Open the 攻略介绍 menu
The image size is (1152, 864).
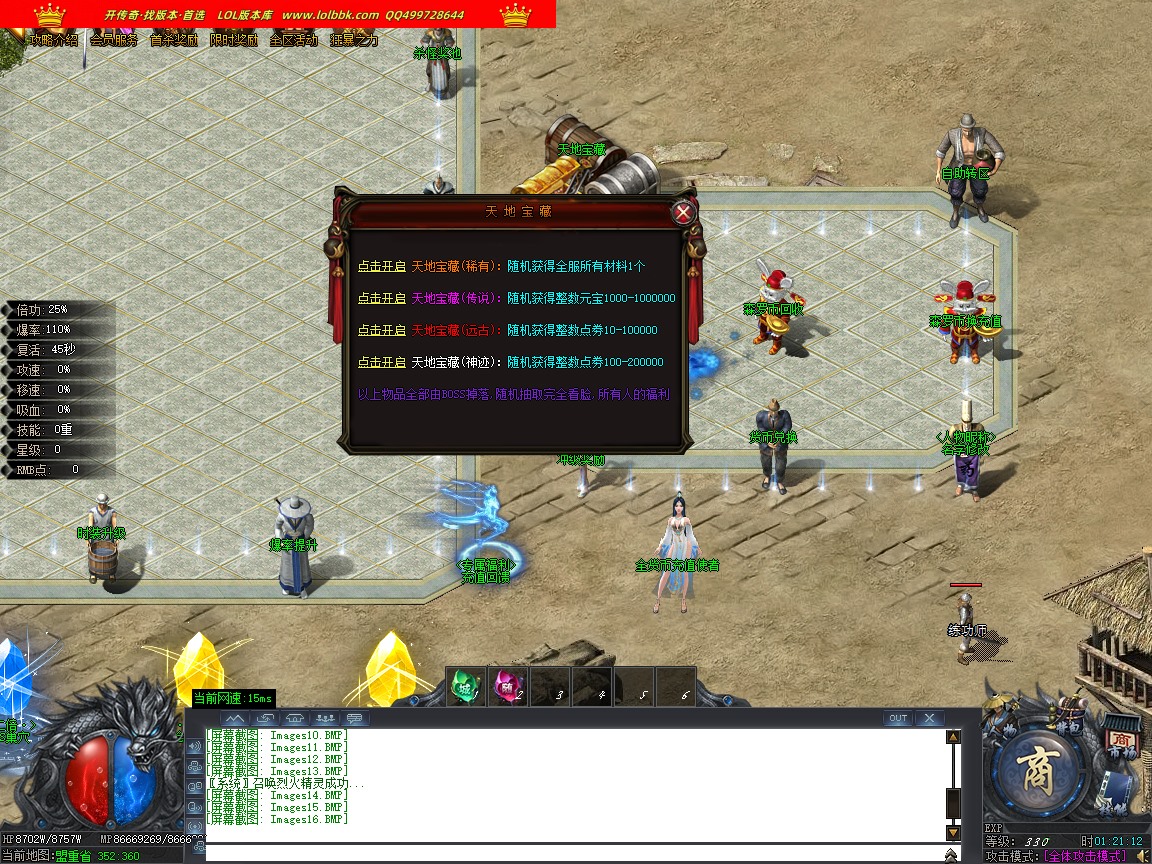pyautogui.click(x=54, y=40)
